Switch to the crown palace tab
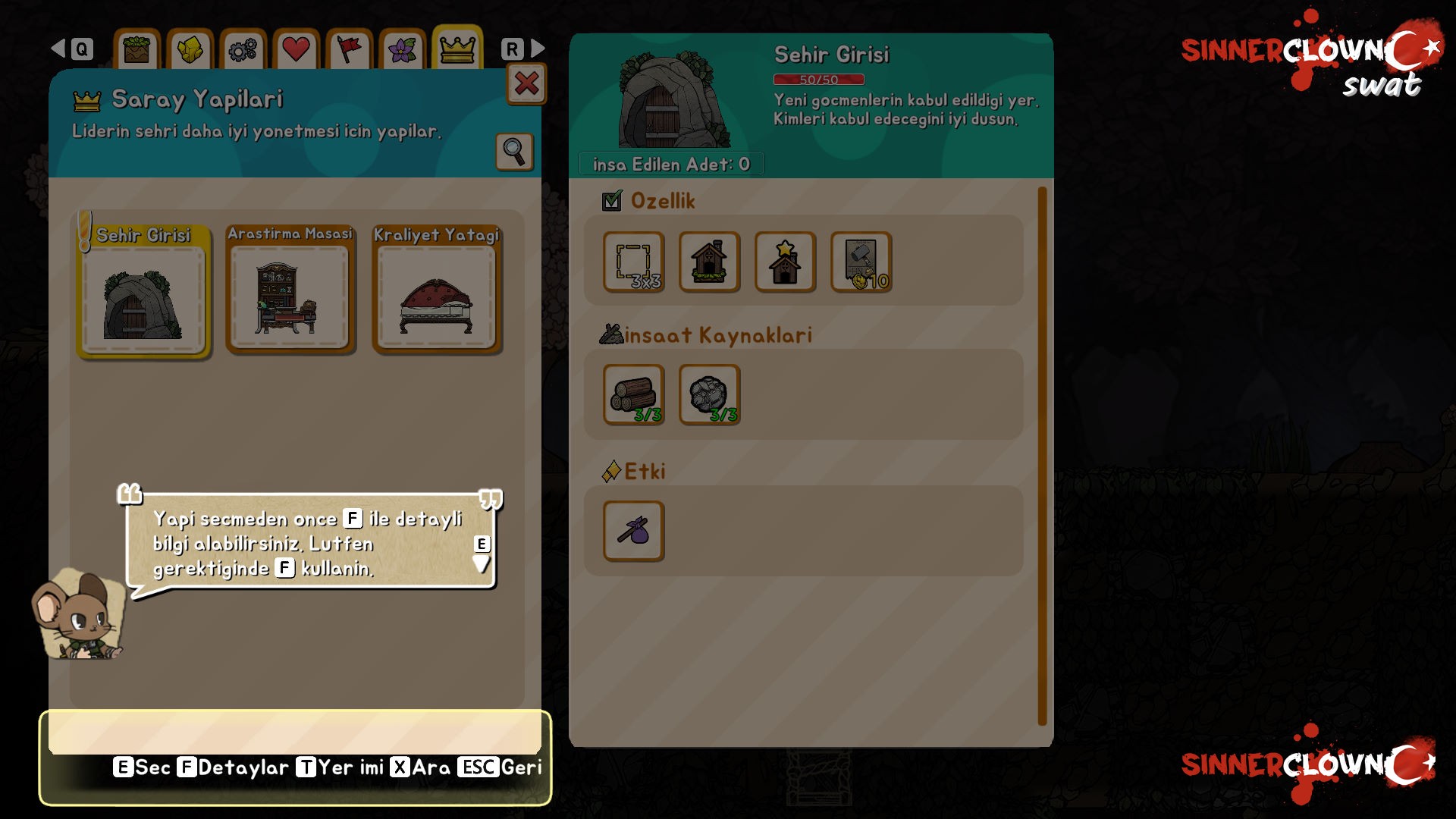Screen dimensions: 1456x819 pyautogui.click(x=457, y=50)
